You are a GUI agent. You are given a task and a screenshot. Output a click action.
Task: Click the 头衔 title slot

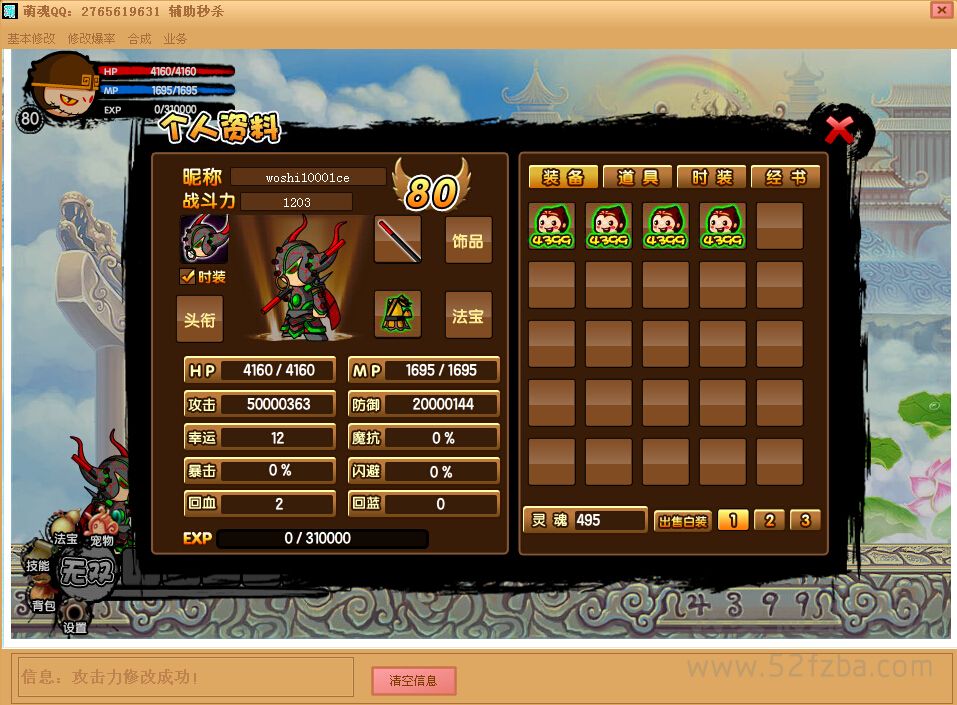click(200, 318)
